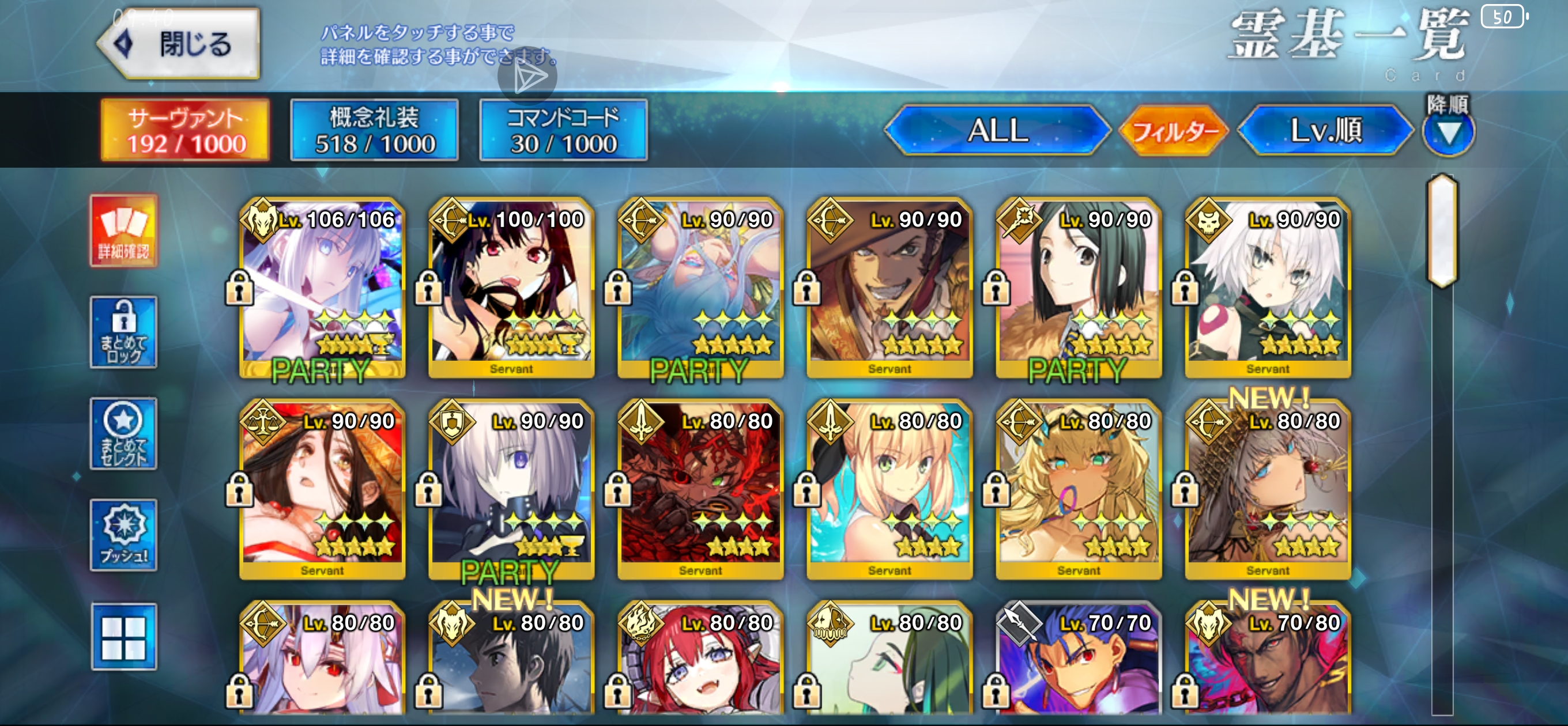The width and height of the screenshot is (1568, 726).
Task: Change the Lv.順 sort order
Action: coord(1325,130)
